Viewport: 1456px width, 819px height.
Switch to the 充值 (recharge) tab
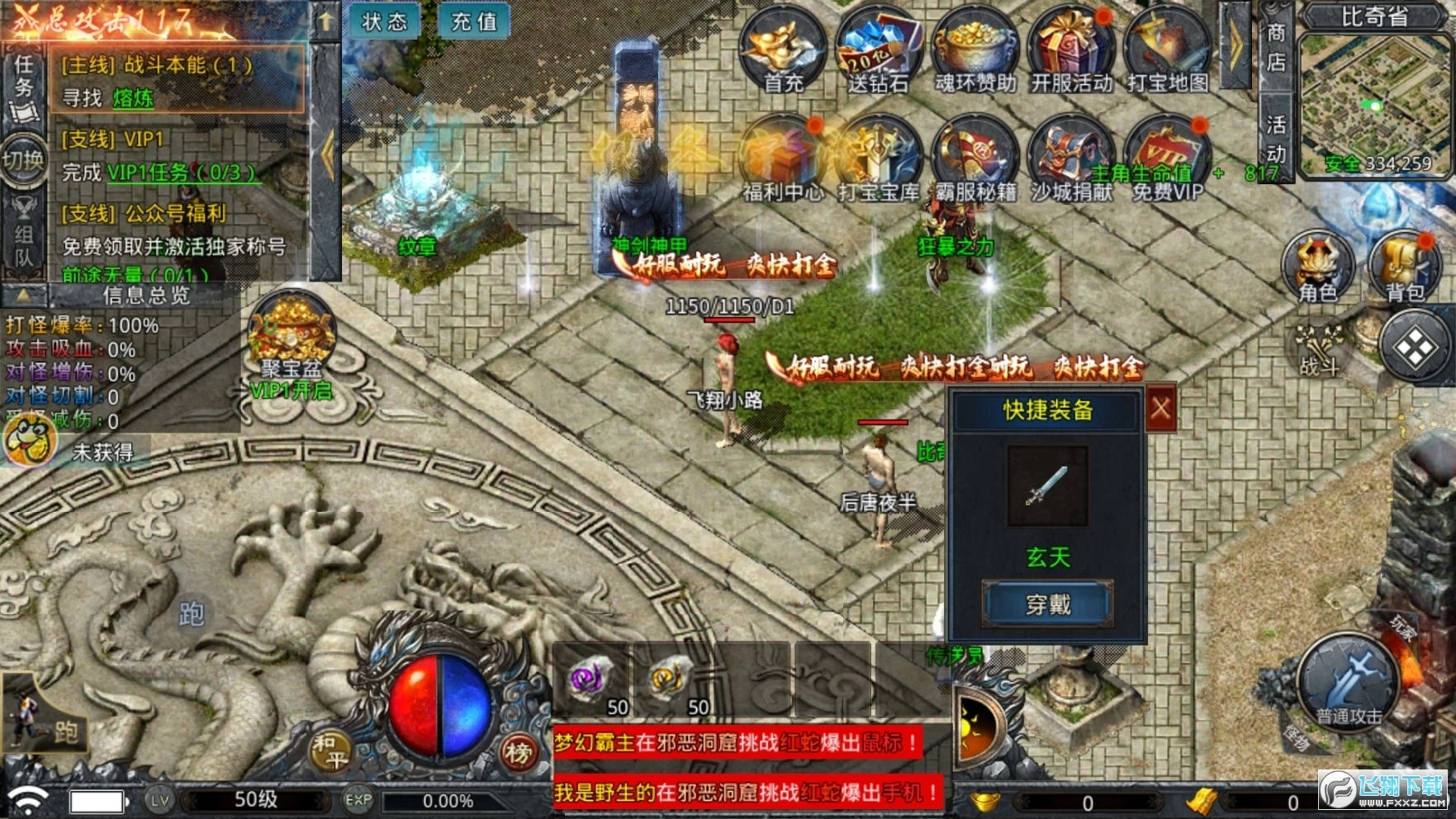tap(475, 22)
